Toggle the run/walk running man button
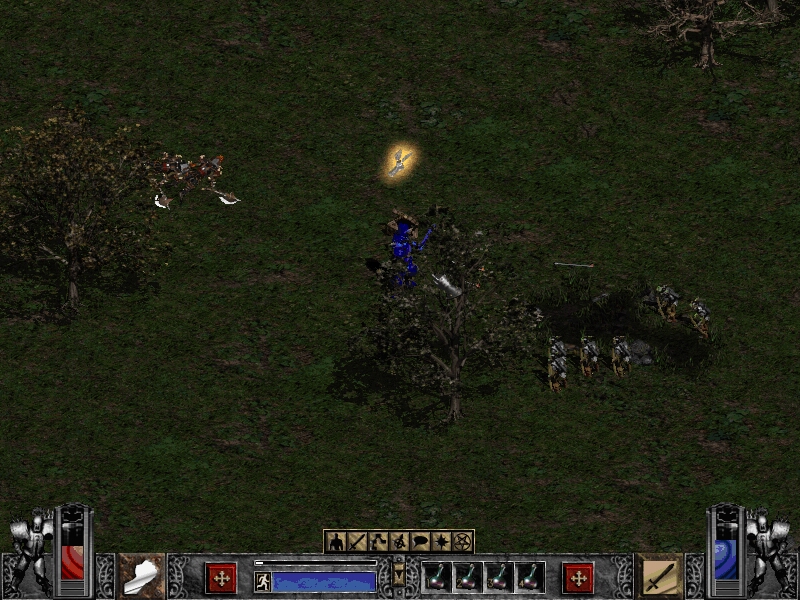The image size is (800, 600). click(x=263, y=581)
